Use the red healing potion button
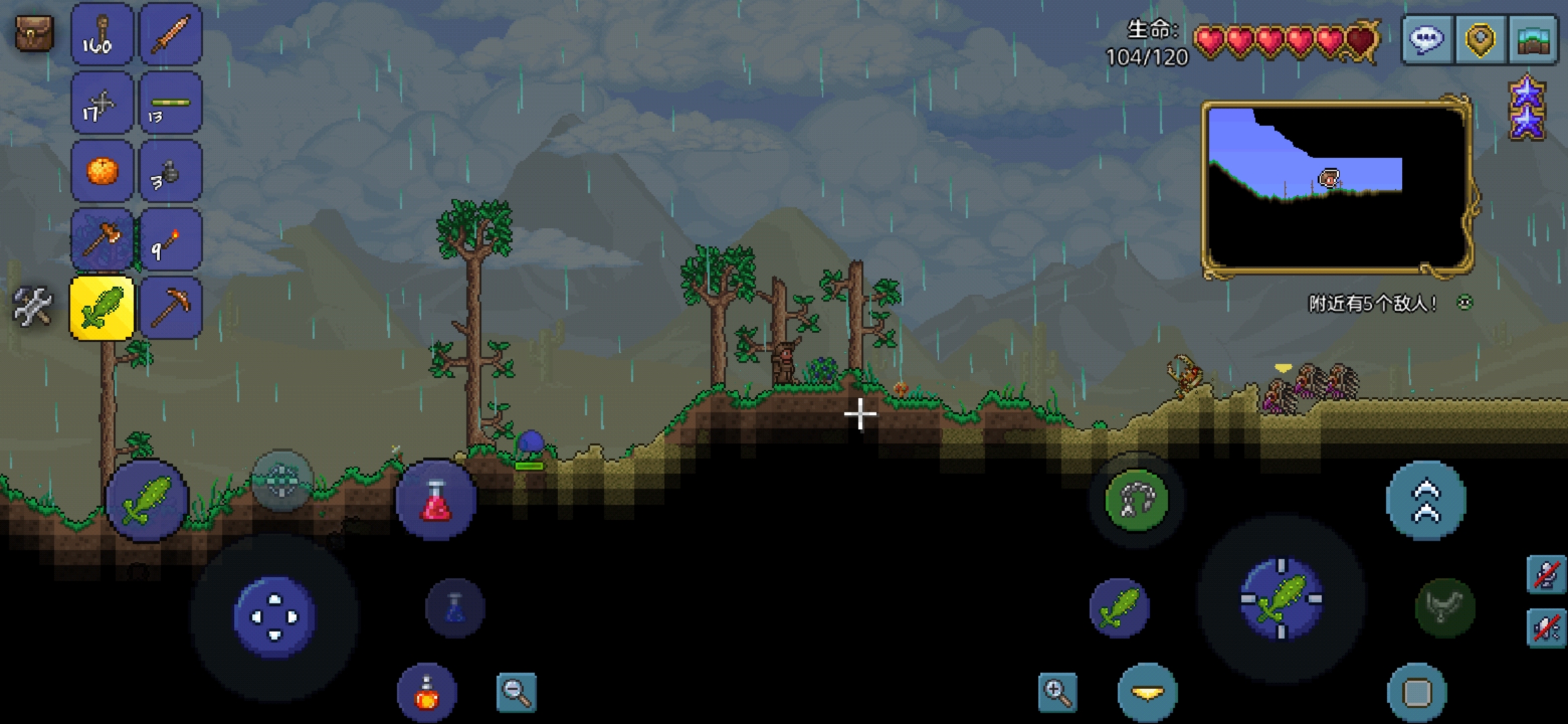The width and height of the screenshot is (1568, 724). [x=436, y=500]
